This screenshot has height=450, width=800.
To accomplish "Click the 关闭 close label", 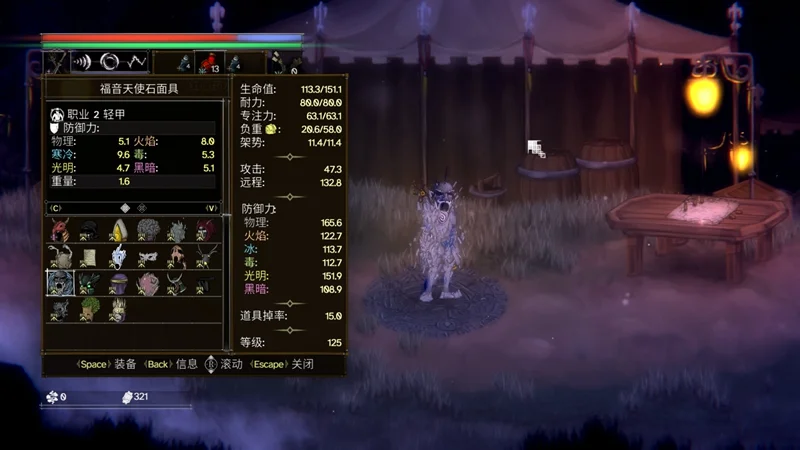I will point(301,365).
